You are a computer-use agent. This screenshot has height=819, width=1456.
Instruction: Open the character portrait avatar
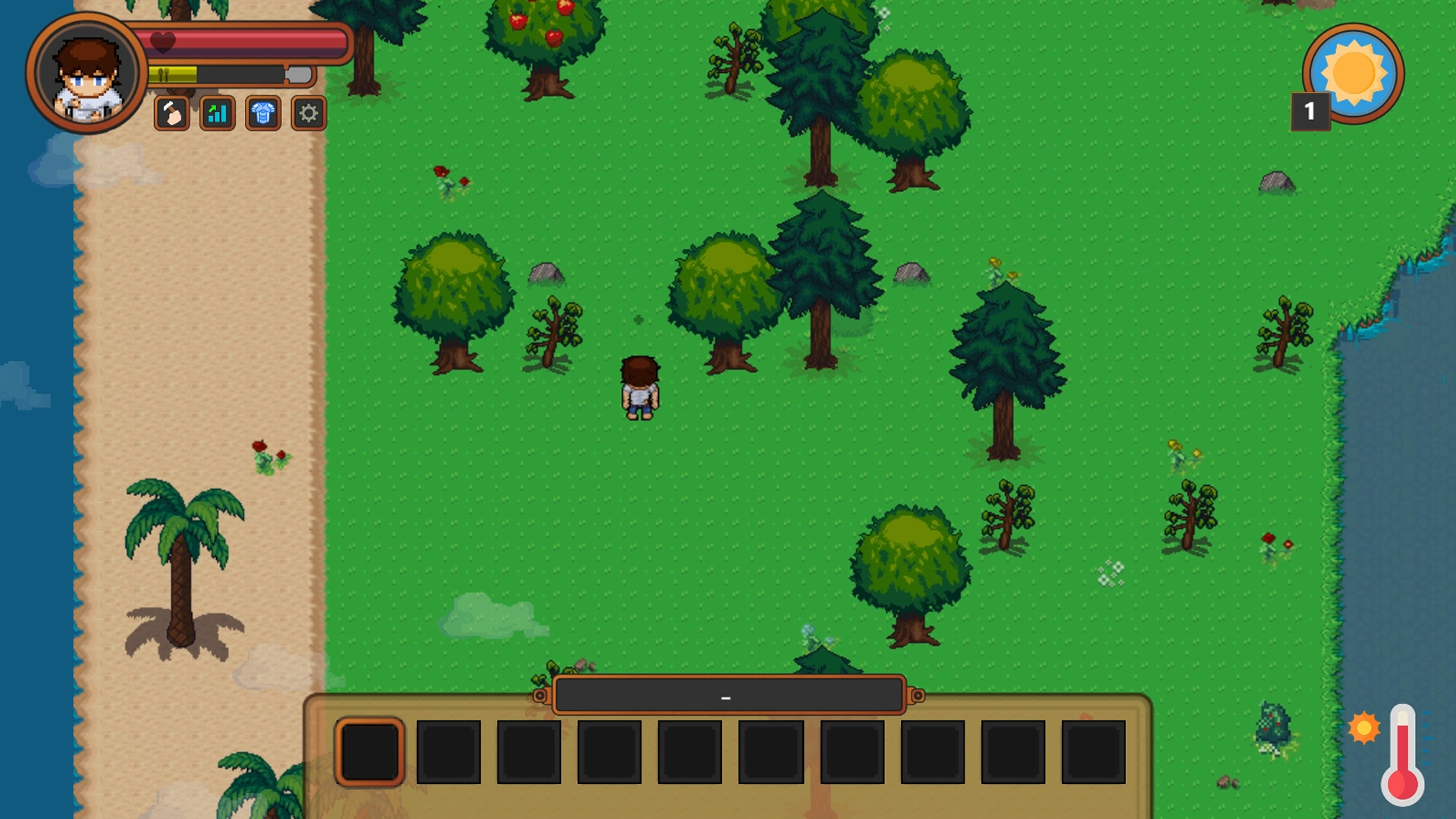point(86,74)
